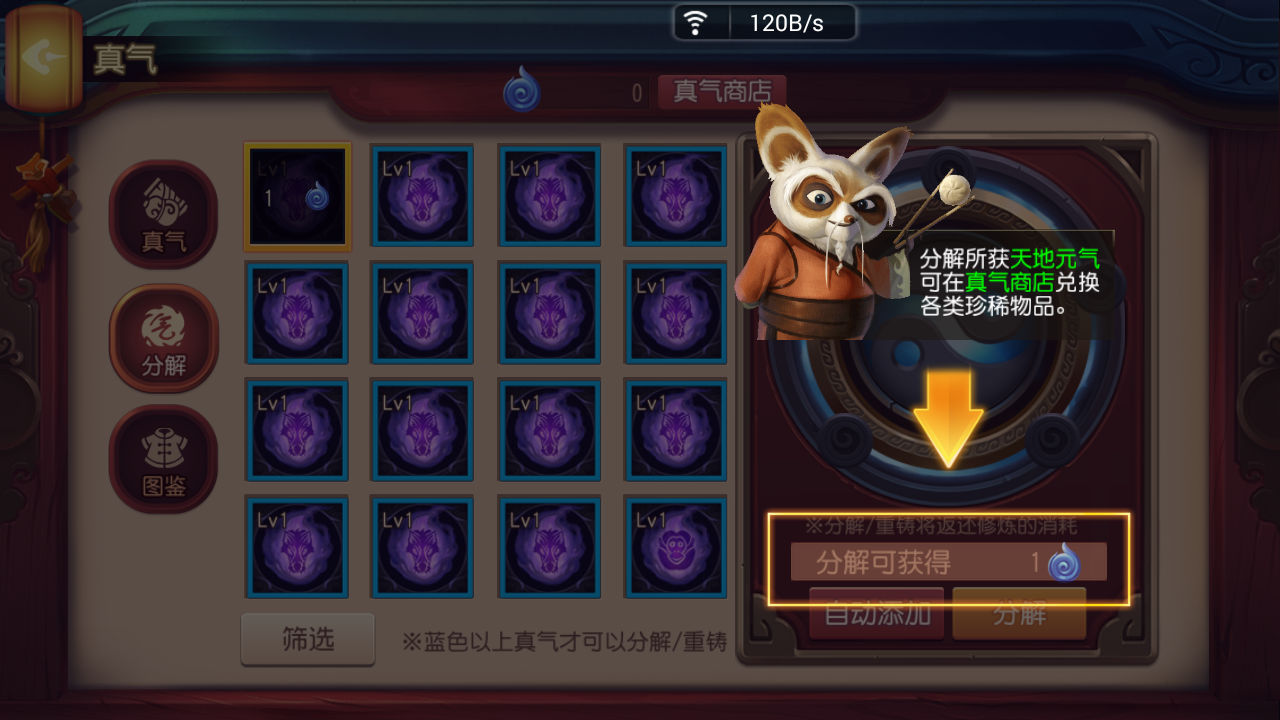This screenshot has width=1280, height=720.
Task: Click the monkey-face essence icon in bottom row
Action: point(675,548)
